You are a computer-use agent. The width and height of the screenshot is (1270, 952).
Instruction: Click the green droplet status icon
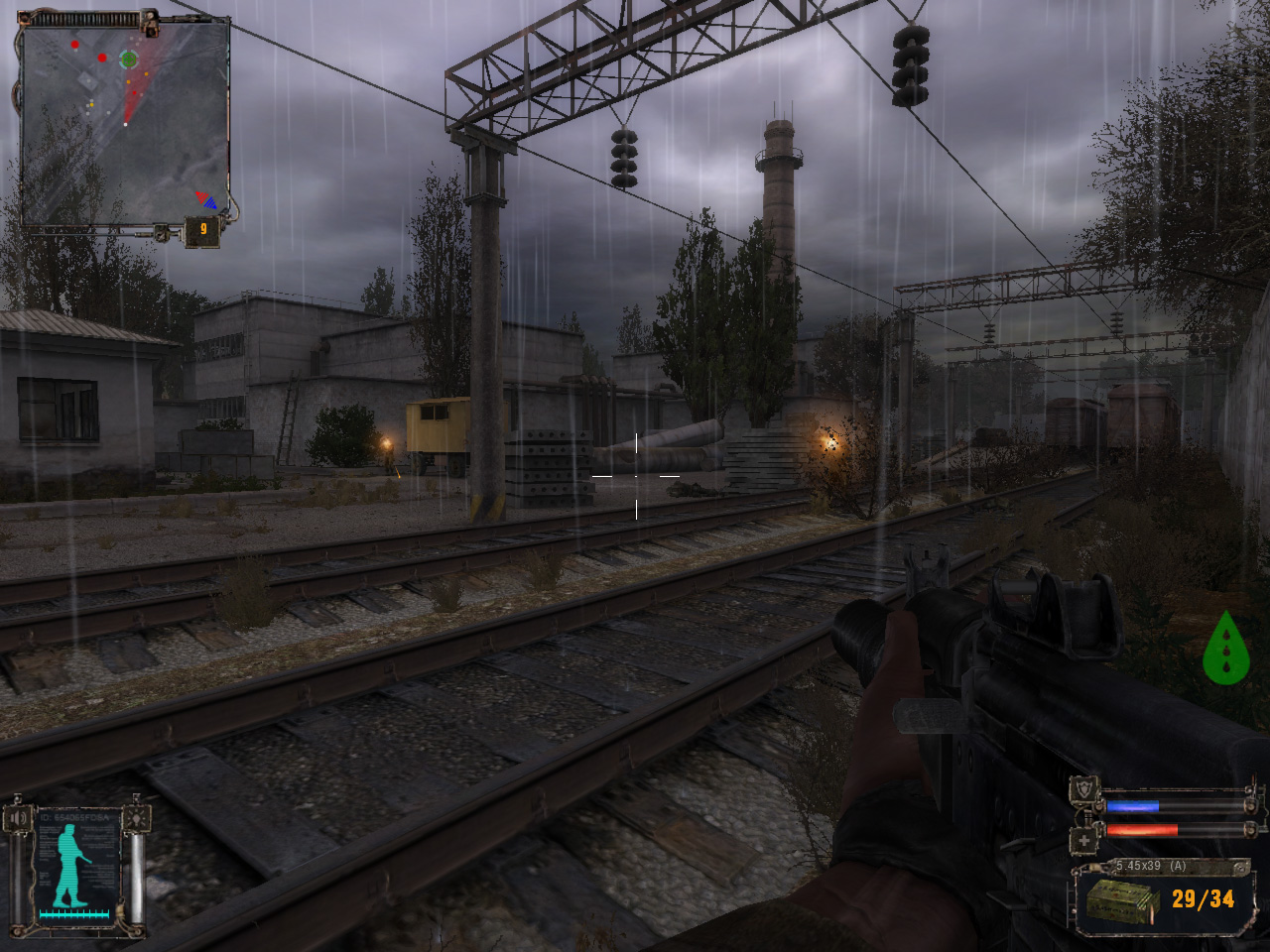(1226, 649)
